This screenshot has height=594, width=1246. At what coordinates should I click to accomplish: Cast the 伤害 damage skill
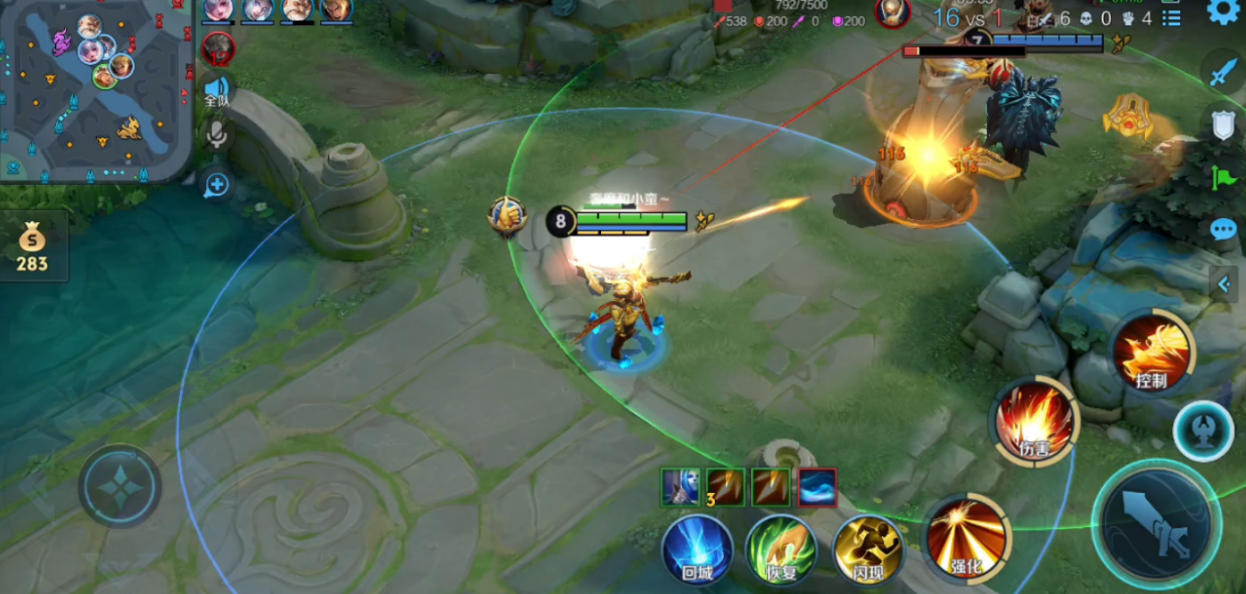1034,422
